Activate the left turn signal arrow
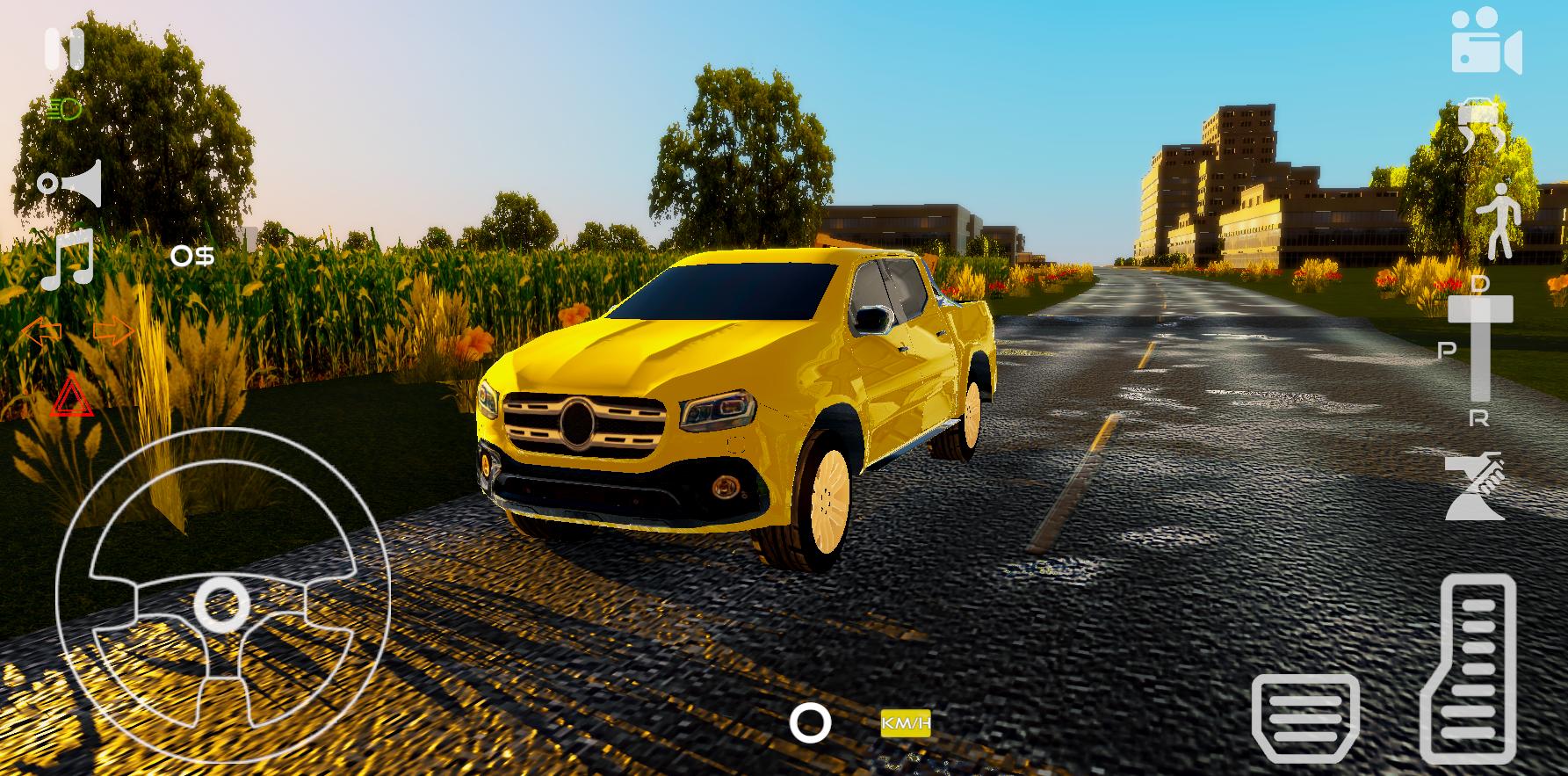1568x776 pixels. [x=40, y=332]
